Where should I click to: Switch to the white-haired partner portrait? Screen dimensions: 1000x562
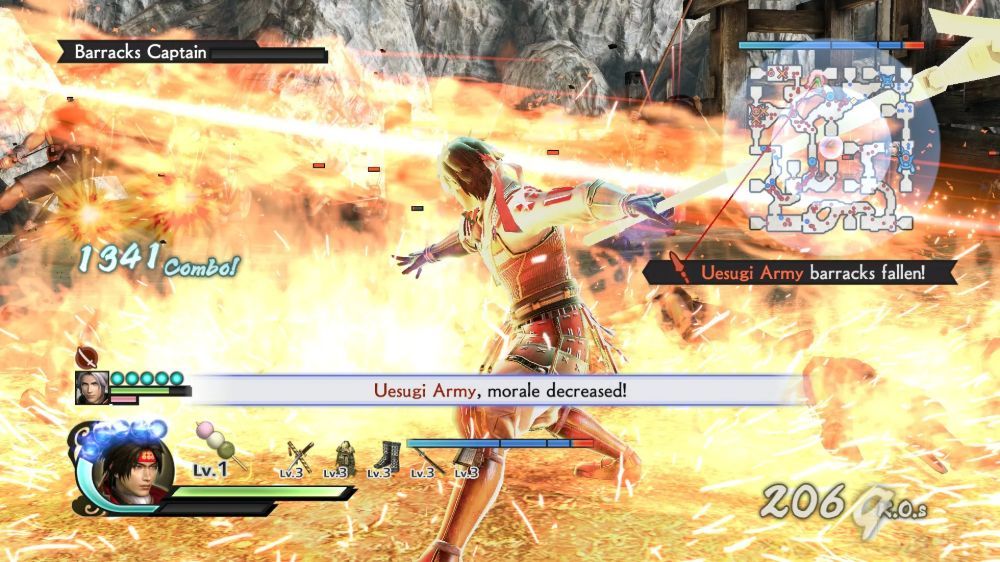click(92, 388)
